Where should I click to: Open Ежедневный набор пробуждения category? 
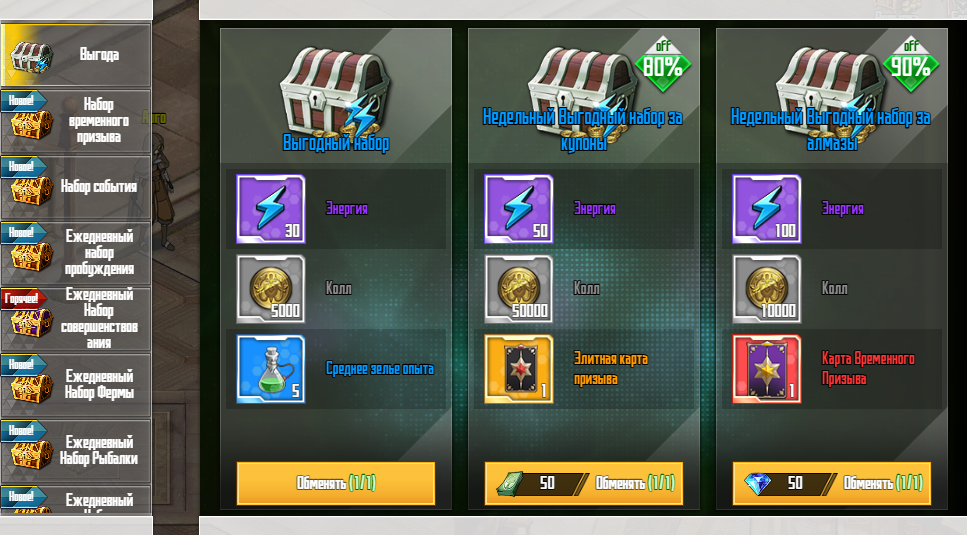click(76, 252)
